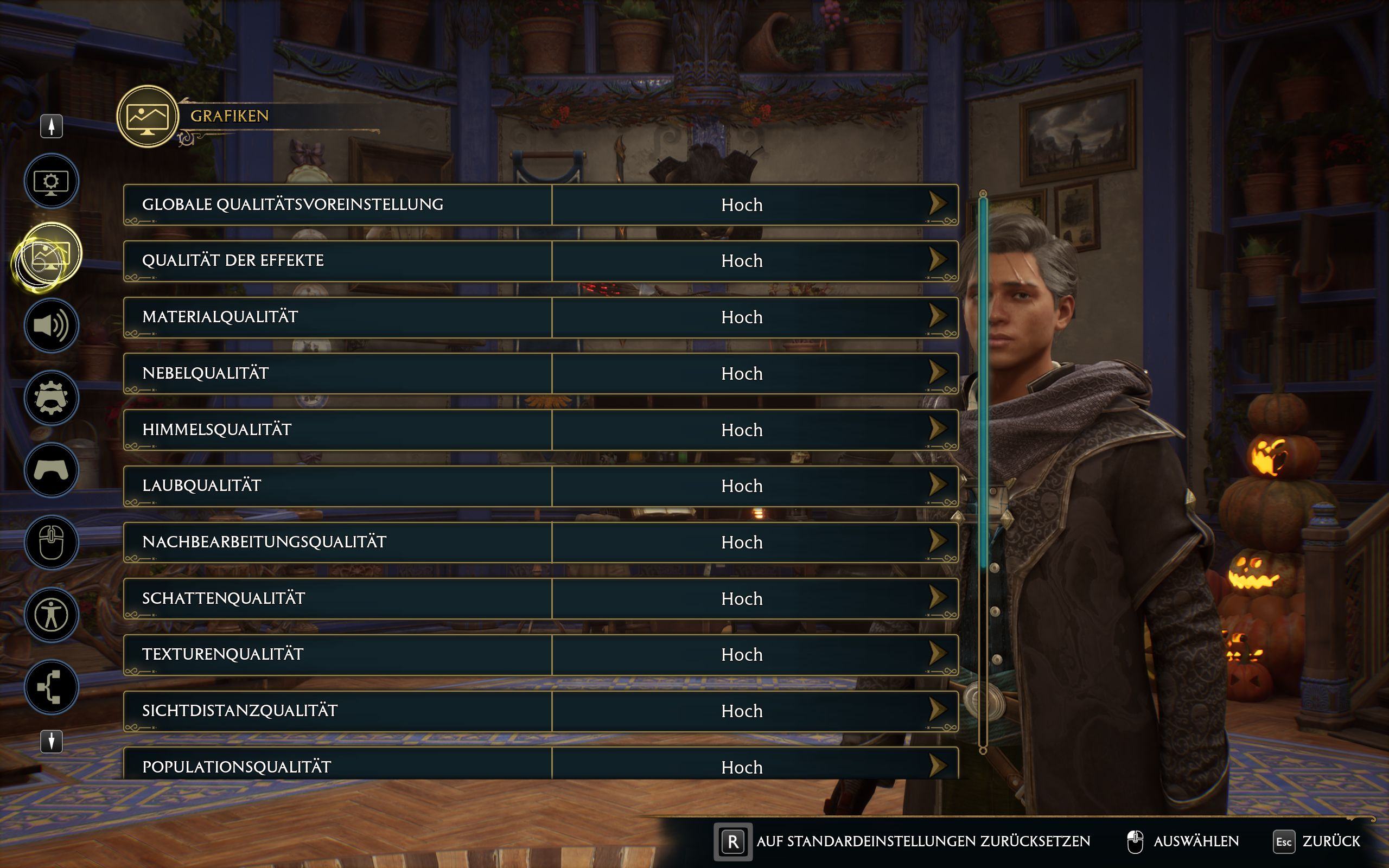
Task: Choose the Materialqualität setting row
Action: [x=337, y=317]
